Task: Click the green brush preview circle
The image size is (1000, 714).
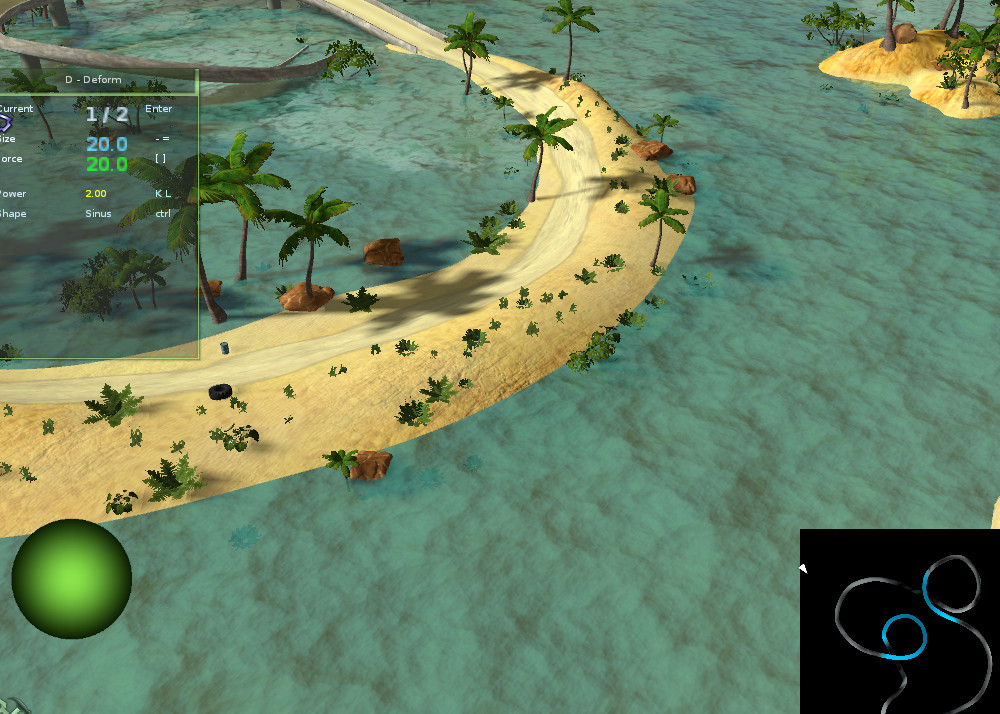Action: 72,579
